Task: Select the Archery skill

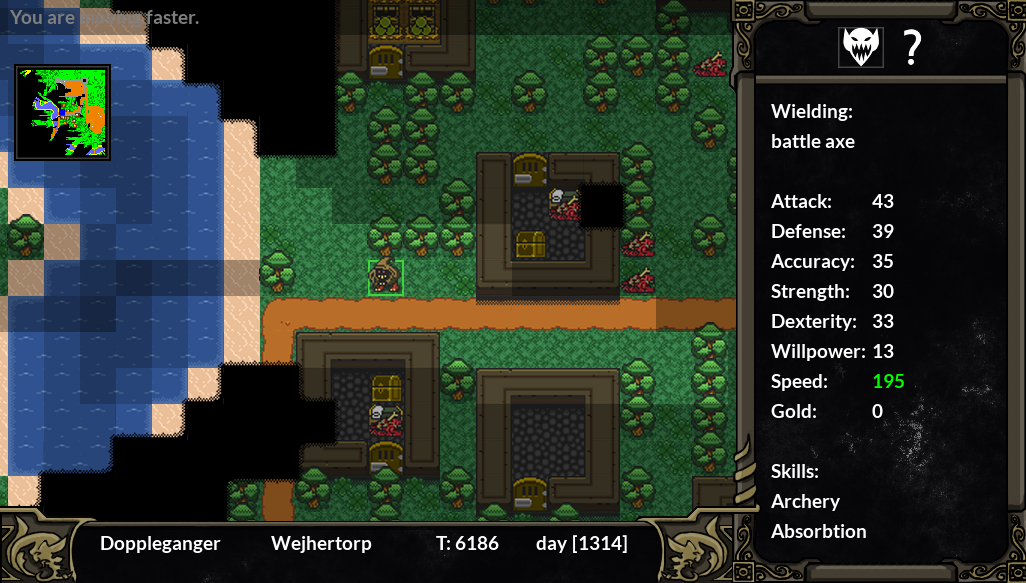Action: [805, 501]
